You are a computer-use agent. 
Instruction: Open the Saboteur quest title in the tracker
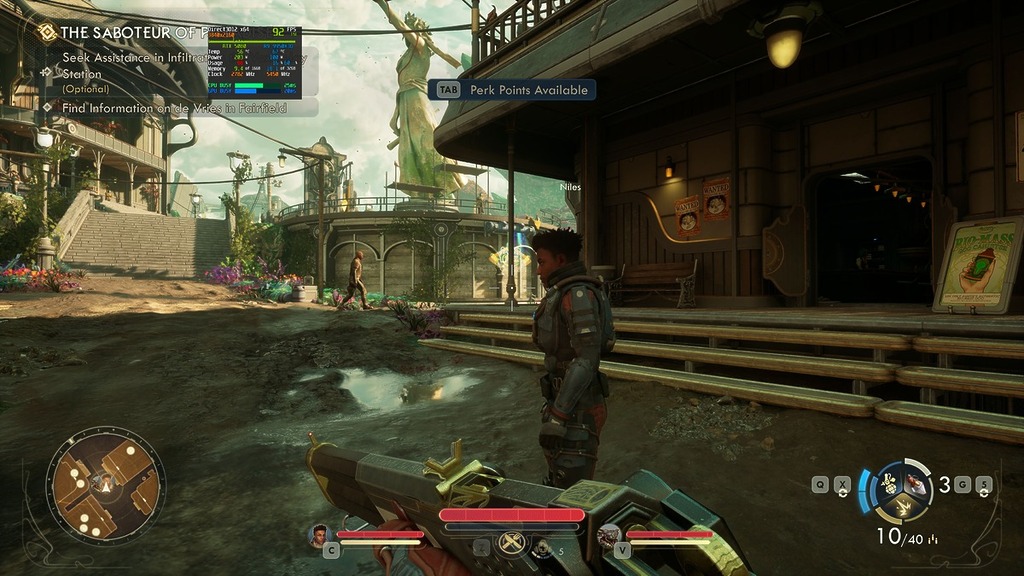[x=130, y=32]
